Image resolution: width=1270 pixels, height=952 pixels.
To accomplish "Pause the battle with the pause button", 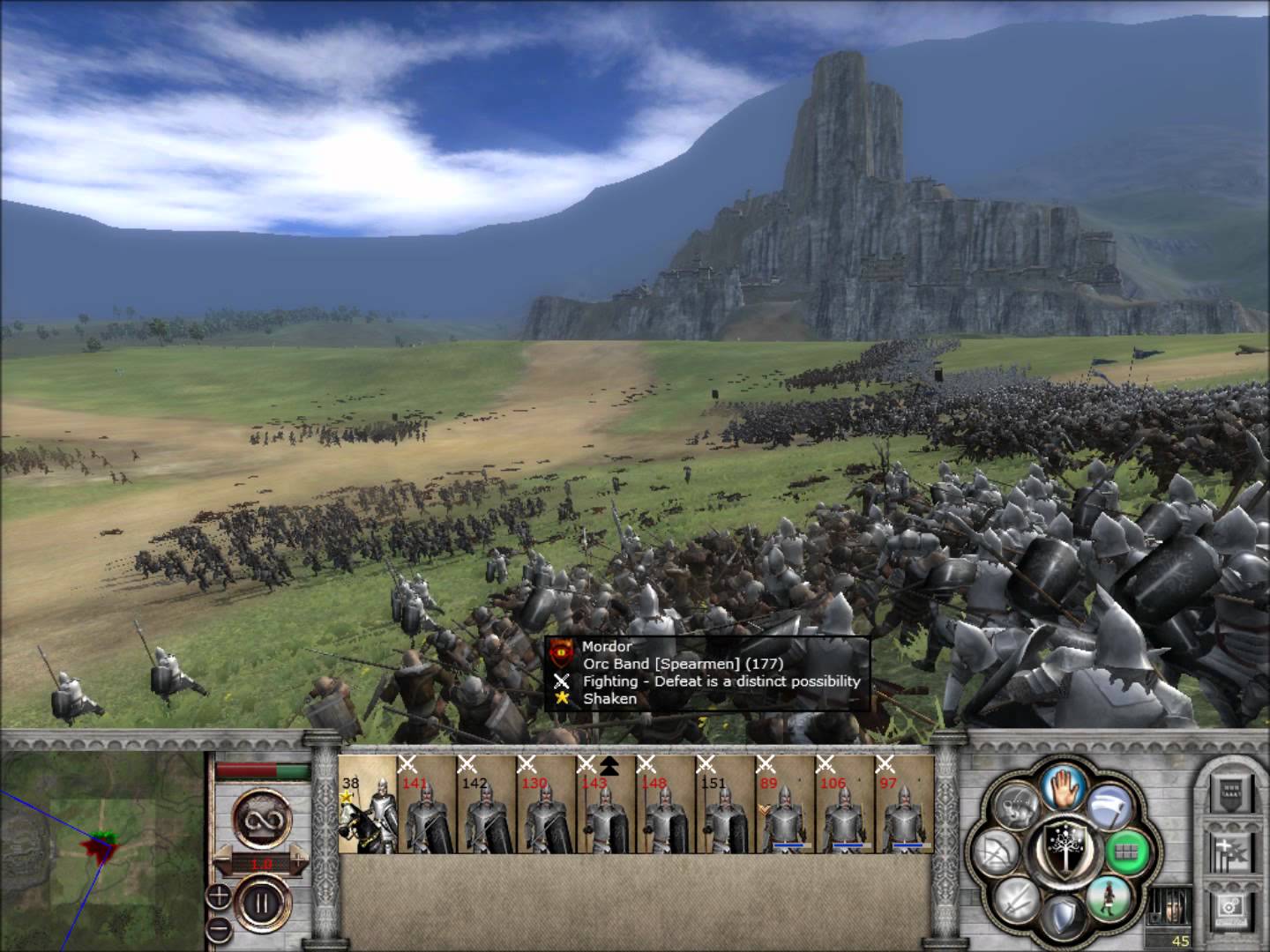I will pyautogui.click(x=262, y=904).
